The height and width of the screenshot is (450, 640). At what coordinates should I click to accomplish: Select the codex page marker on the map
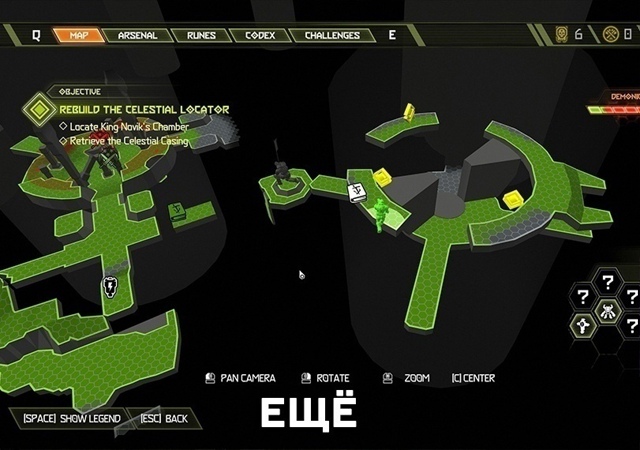(357, 193)
